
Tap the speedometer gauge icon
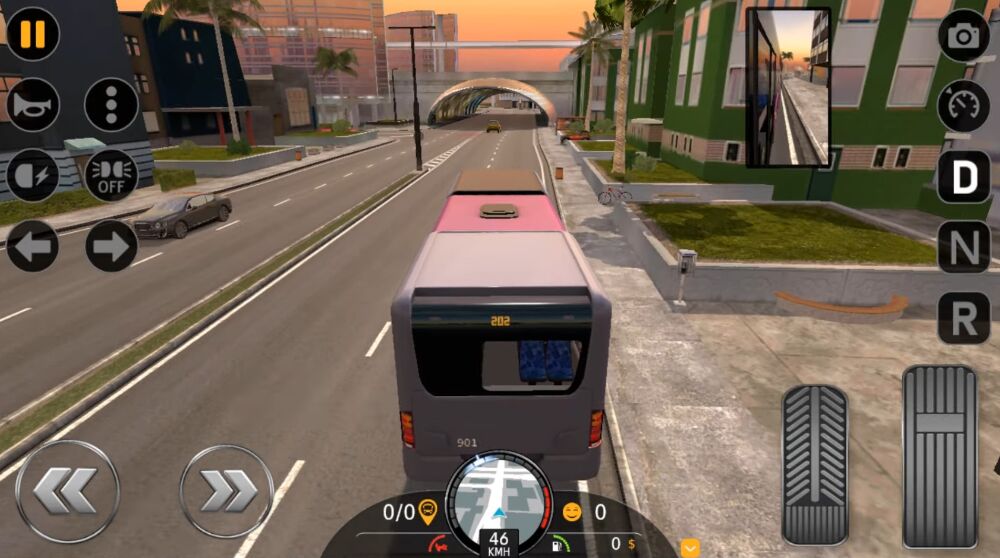coord(963,106)
